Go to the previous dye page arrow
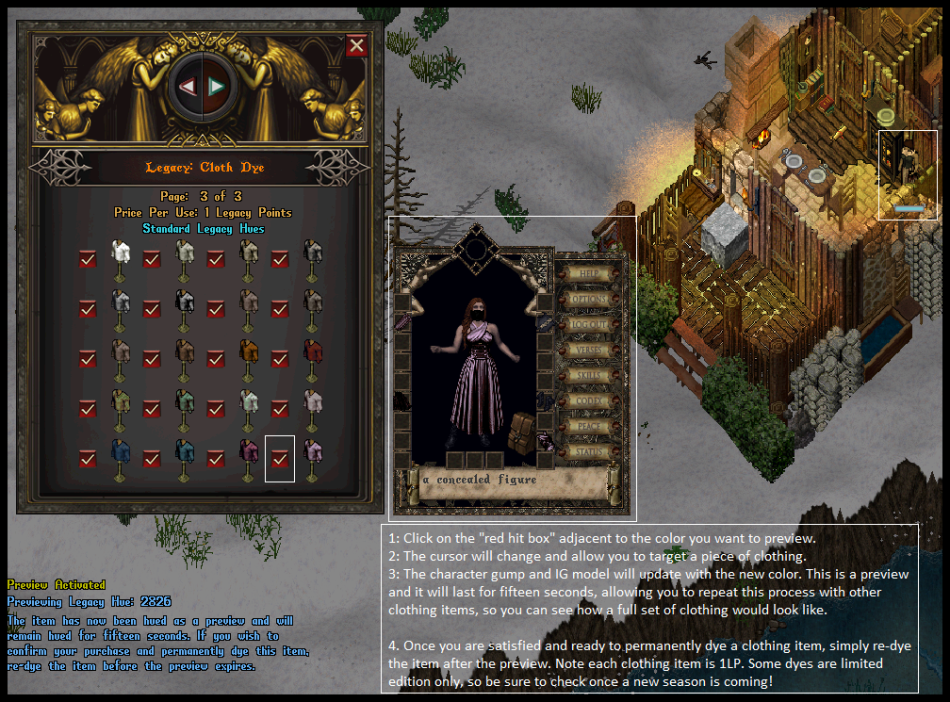 [x=187, y=87]
